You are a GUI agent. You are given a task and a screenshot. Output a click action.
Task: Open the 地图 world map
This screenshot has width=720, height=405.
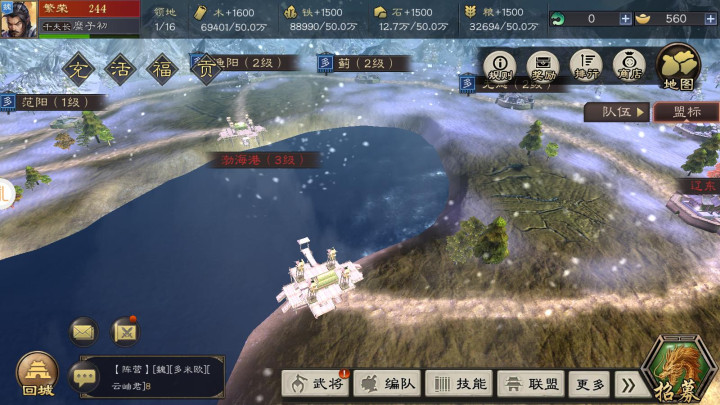click(x=678, y=67)
